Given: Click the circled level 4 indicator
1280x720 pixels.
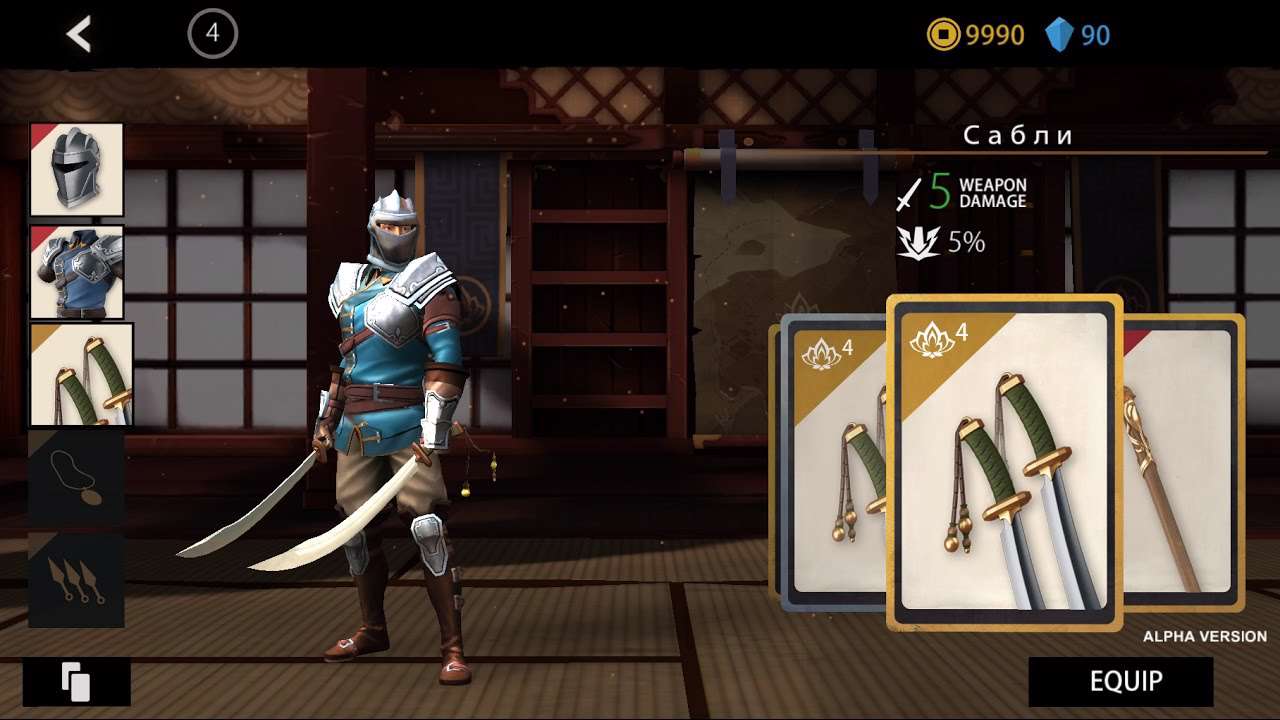Looking at the screenshot, I should pos(212,34).
